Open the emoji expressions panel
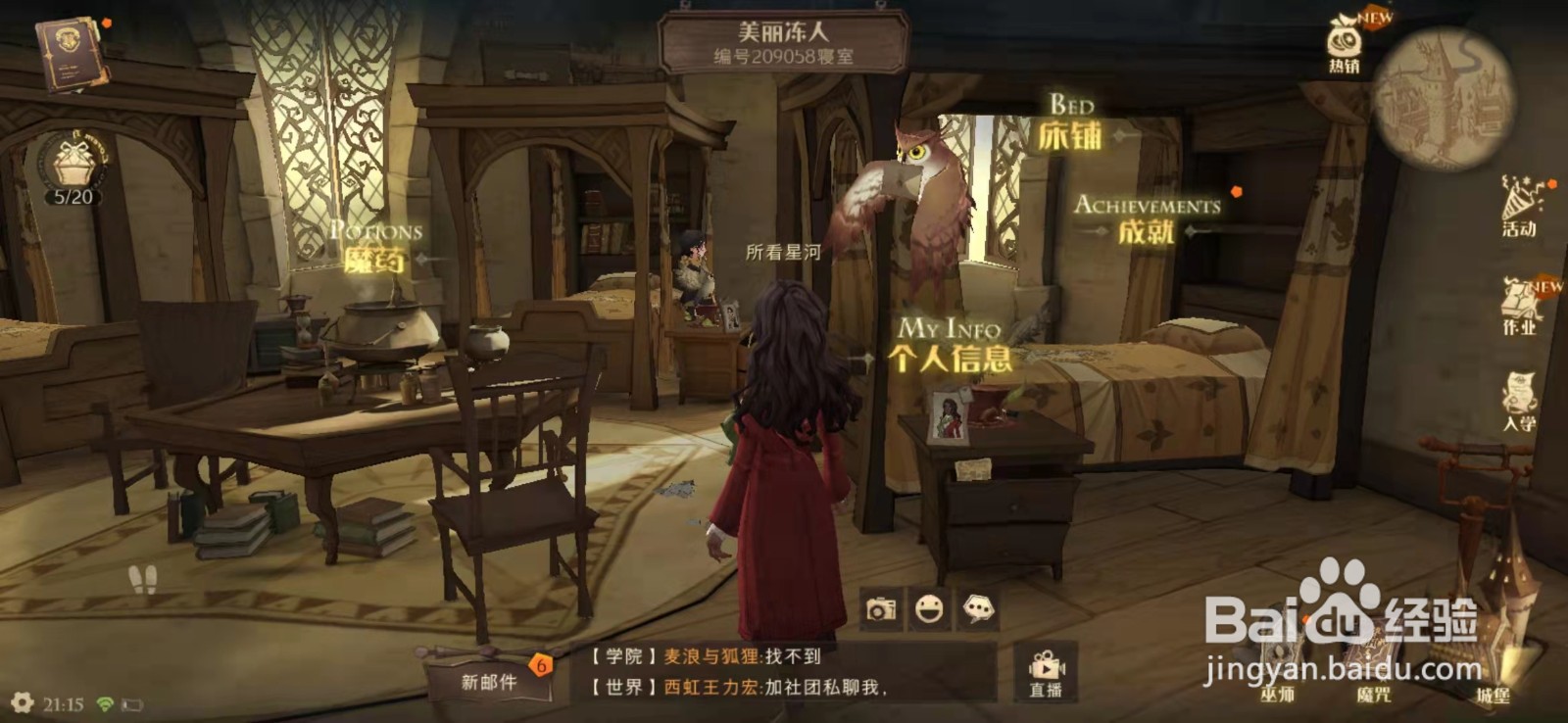Screen dimensions: 1568x723 [928, 609]
